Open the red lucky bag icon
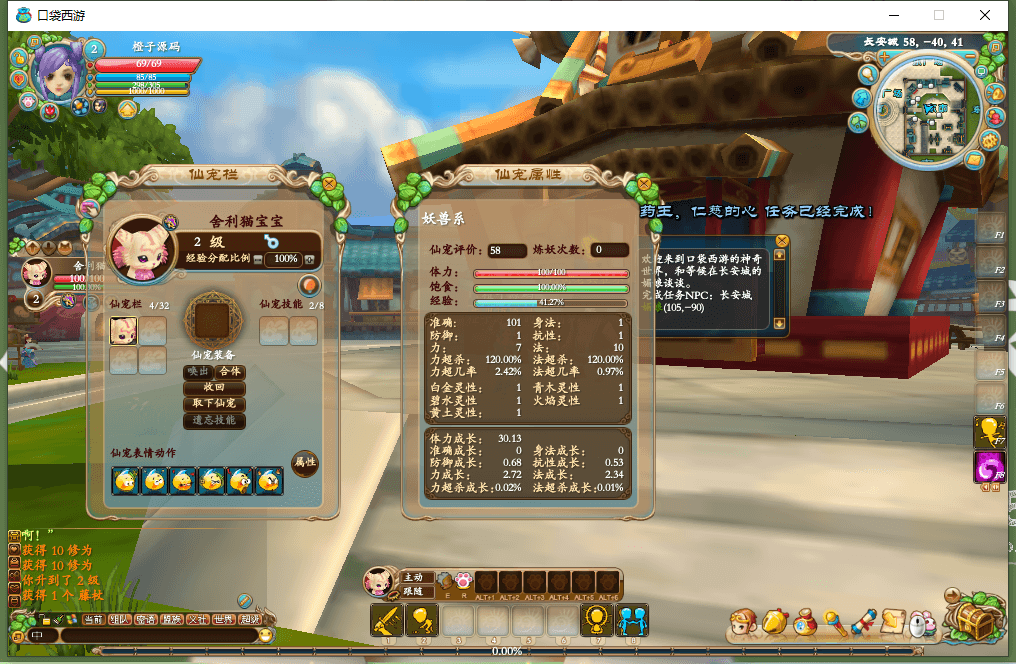1016x664 pixels. (x=804, y=624)
